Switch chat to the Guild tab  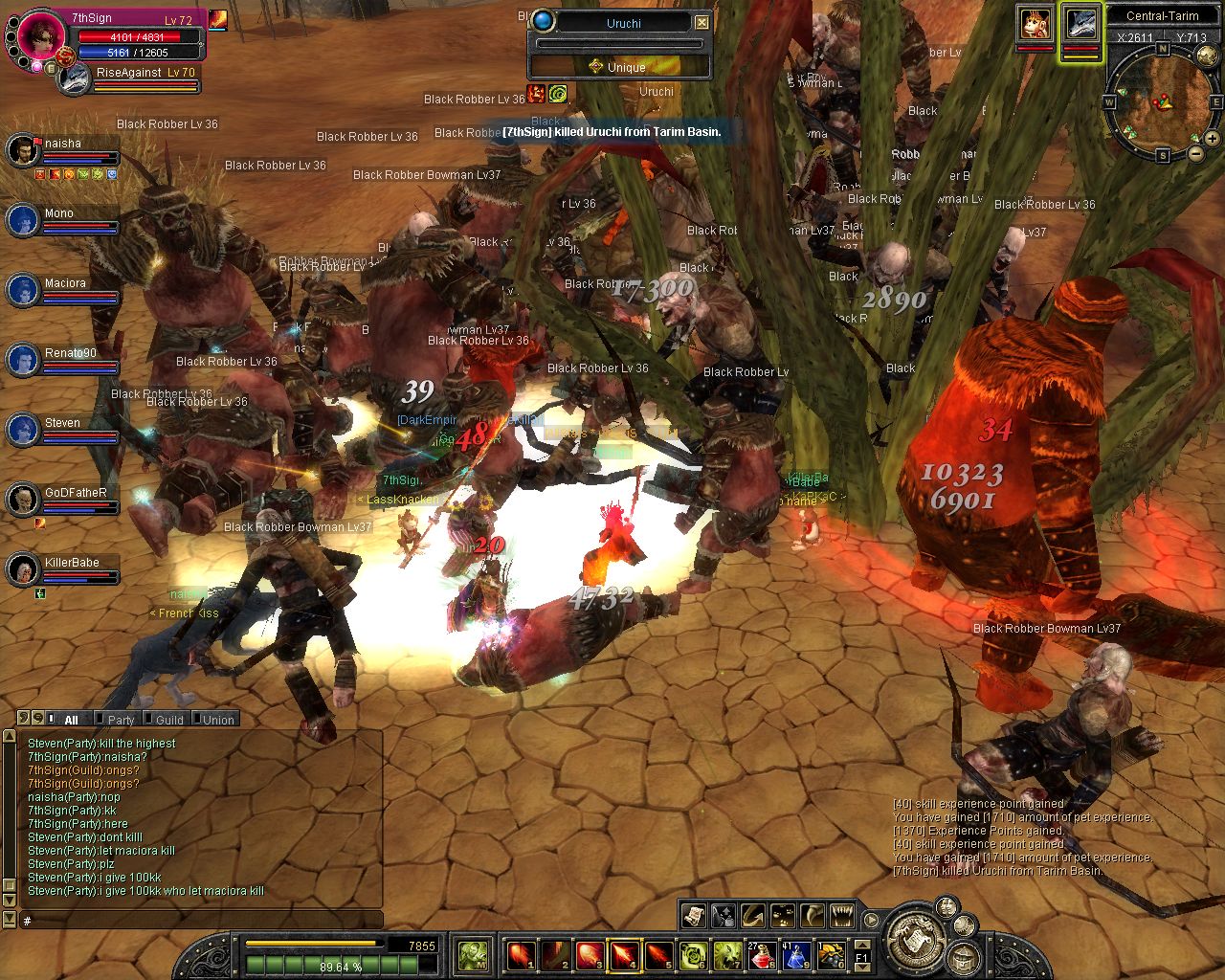coord(168,720)
